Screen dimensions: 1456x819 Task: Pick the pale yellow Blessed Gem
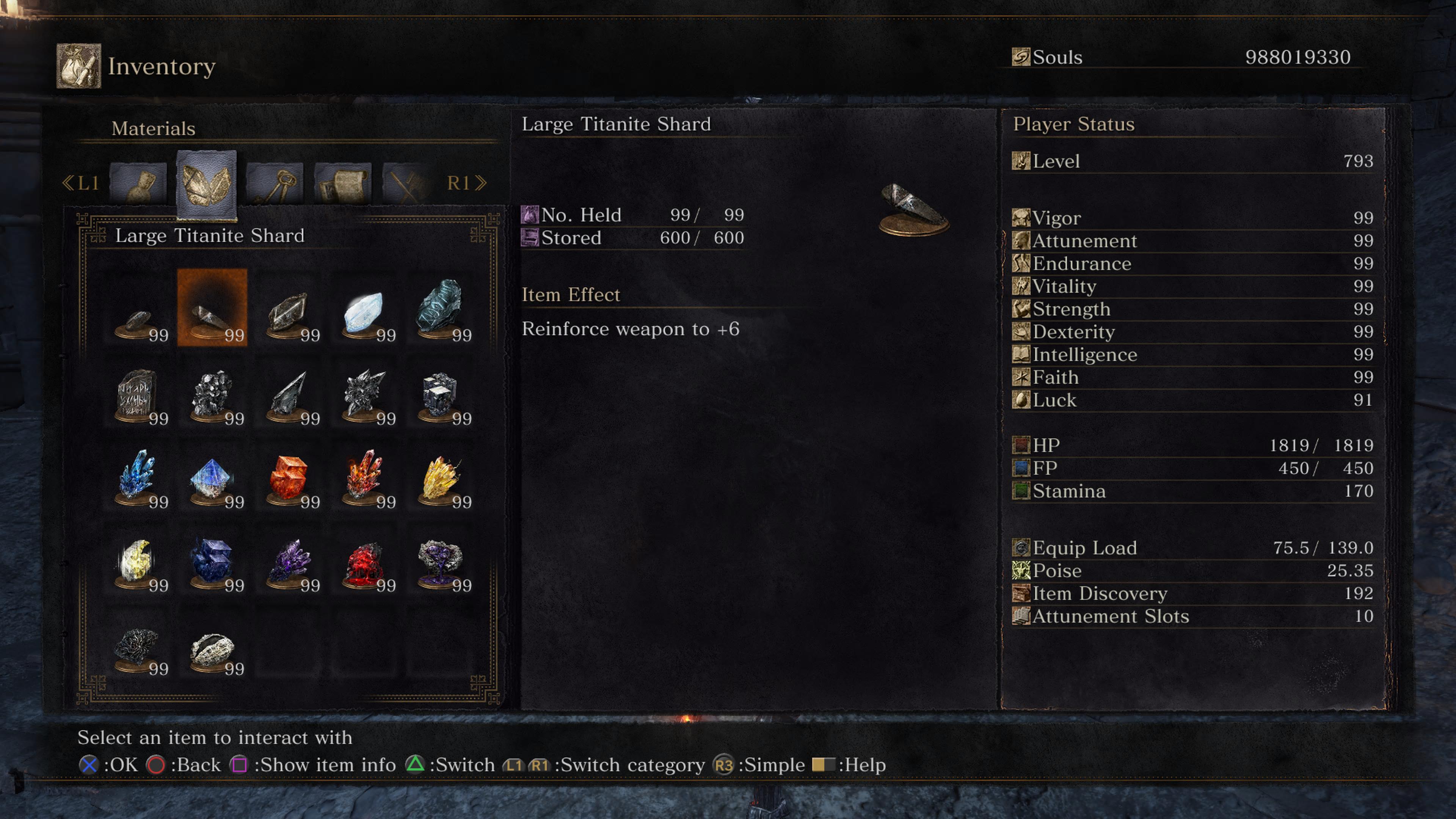(x=137, y=562)
